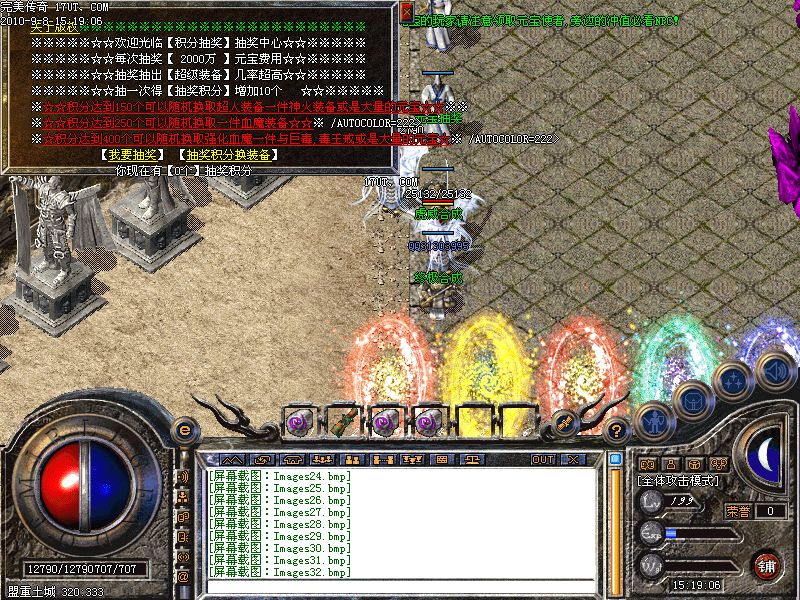Select the @ chat channel button

(183, 577)
